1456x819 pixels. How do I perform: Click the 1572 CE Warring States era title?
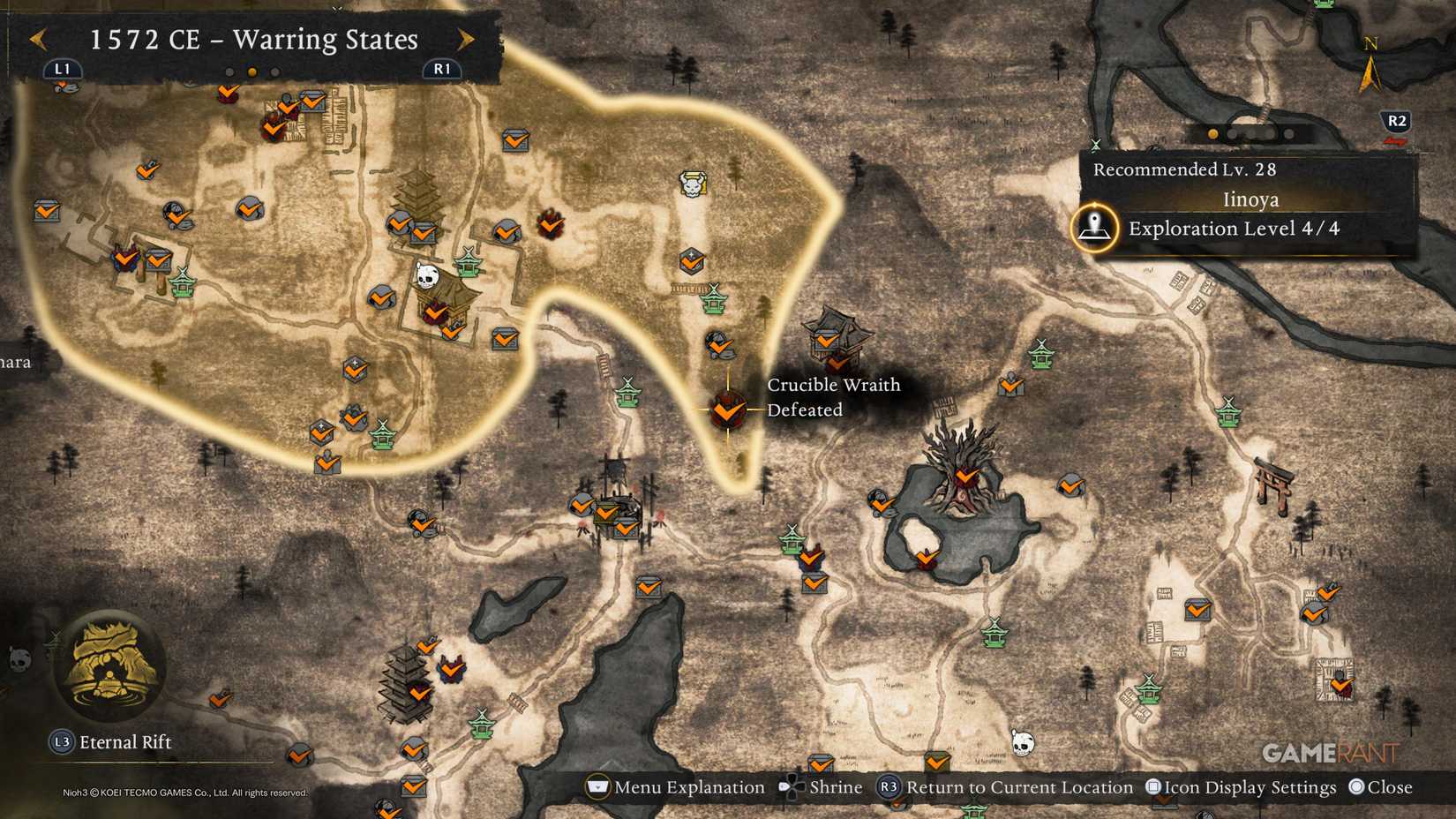tap(254, 40)
